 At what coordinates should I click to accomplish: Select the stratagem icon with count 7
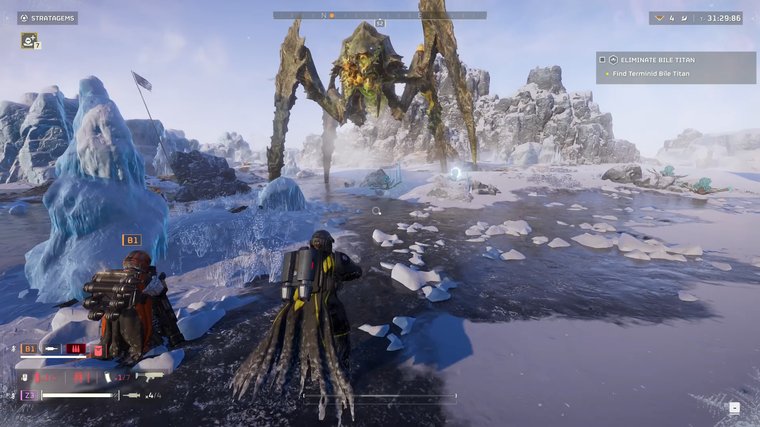coord(29,41)
